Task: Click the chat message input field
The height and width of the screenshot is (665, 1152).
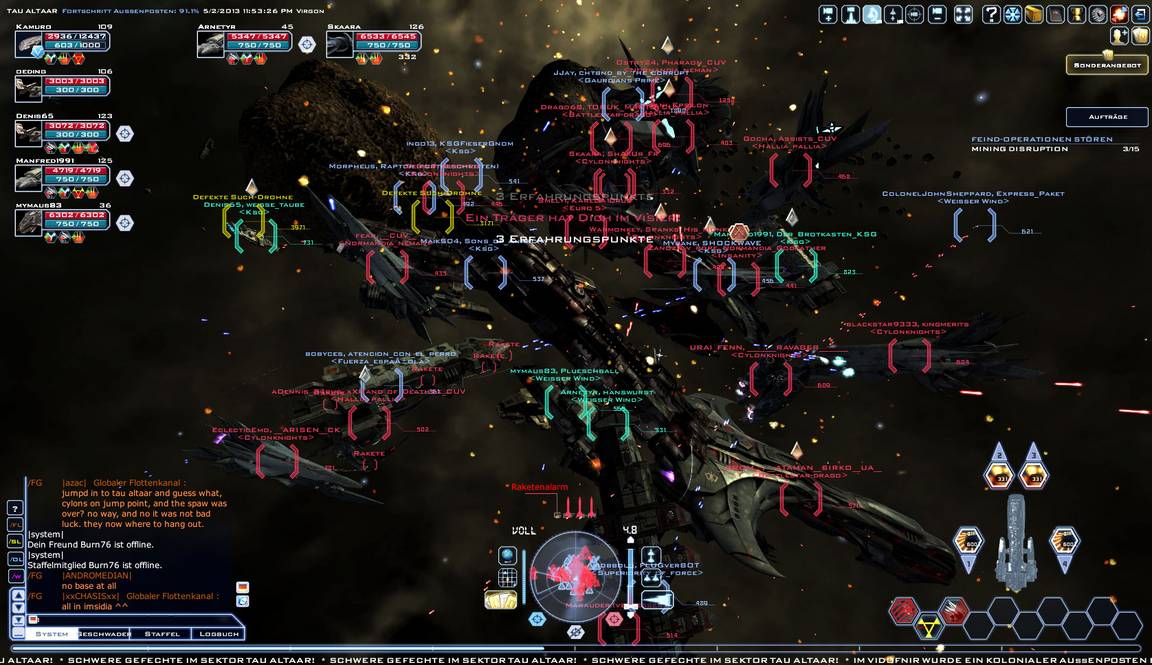Action: pyautogui.click(x=130, y=620)
